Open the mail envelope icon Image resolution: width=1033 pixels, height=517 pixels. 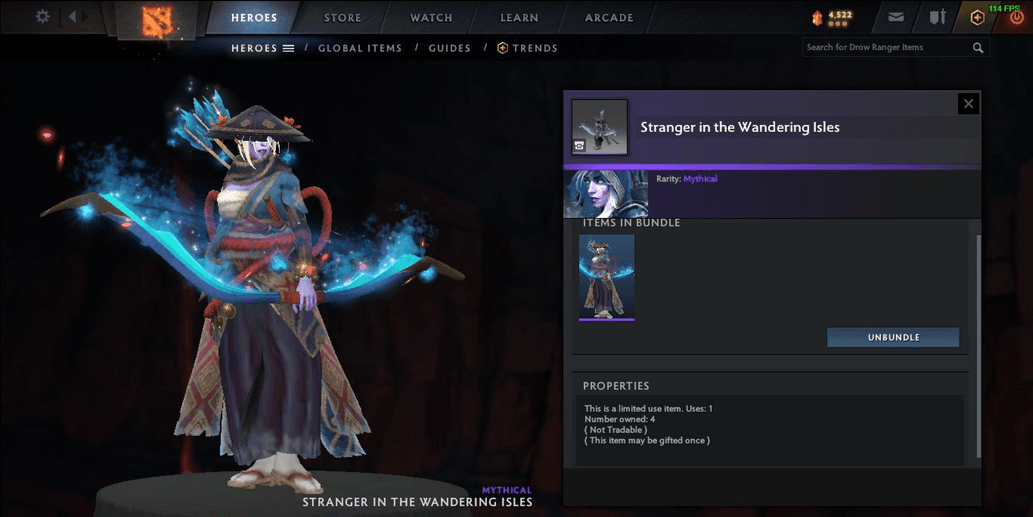point(896,17)
